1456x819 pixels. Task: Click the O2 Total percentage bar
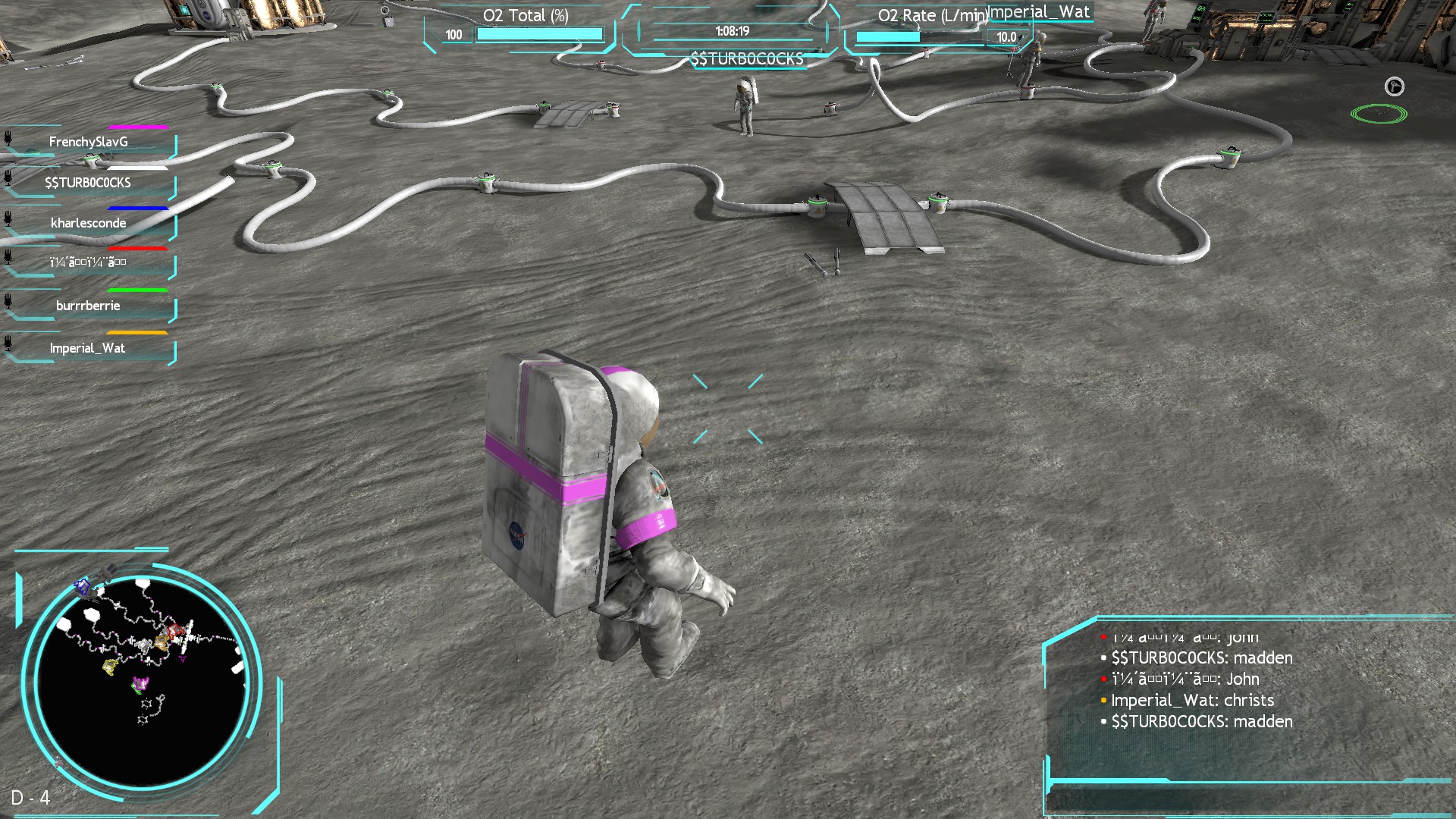click(538, 34)
